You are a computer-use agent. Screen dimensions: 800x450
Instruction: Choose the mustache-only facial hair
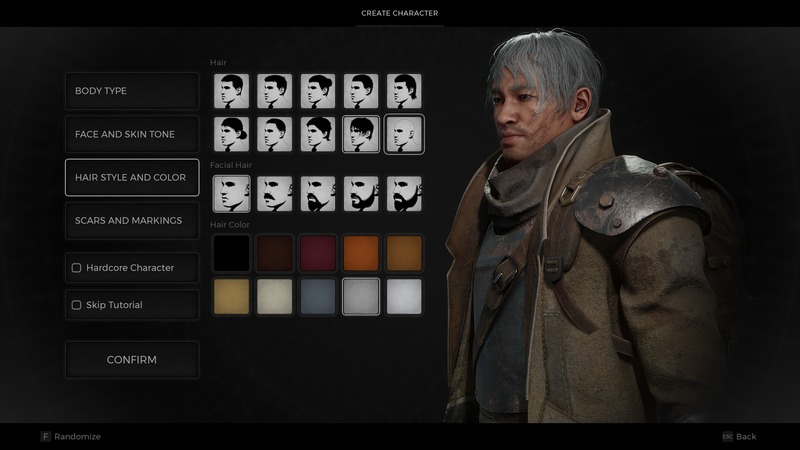[274, 194]
